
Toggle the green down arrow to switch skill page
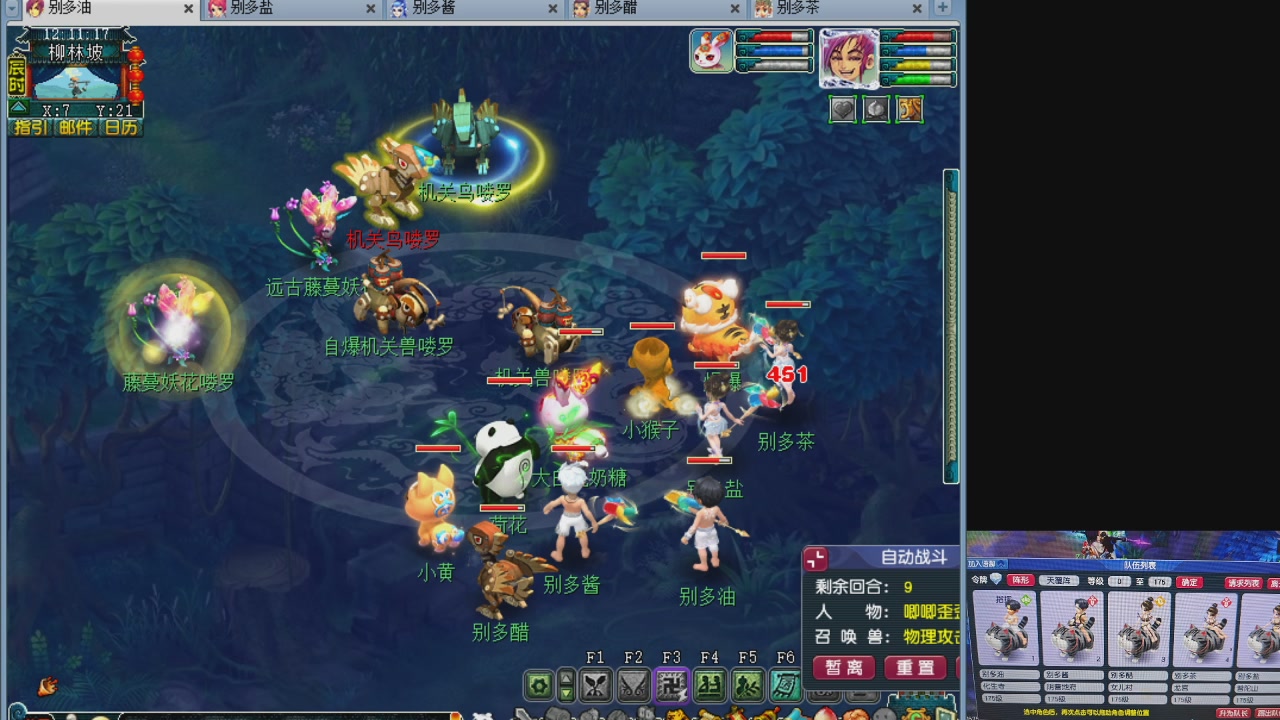coord(567,693)
